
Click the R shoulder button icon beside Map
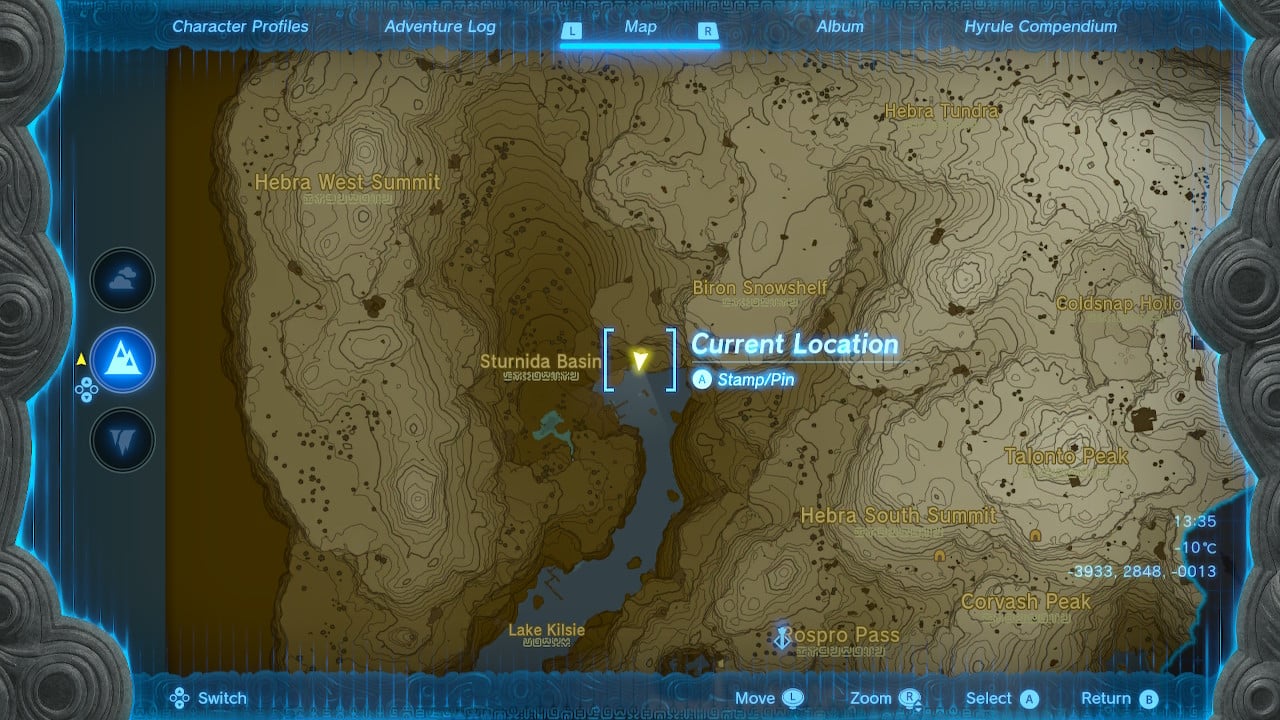[x=709, y=31]
